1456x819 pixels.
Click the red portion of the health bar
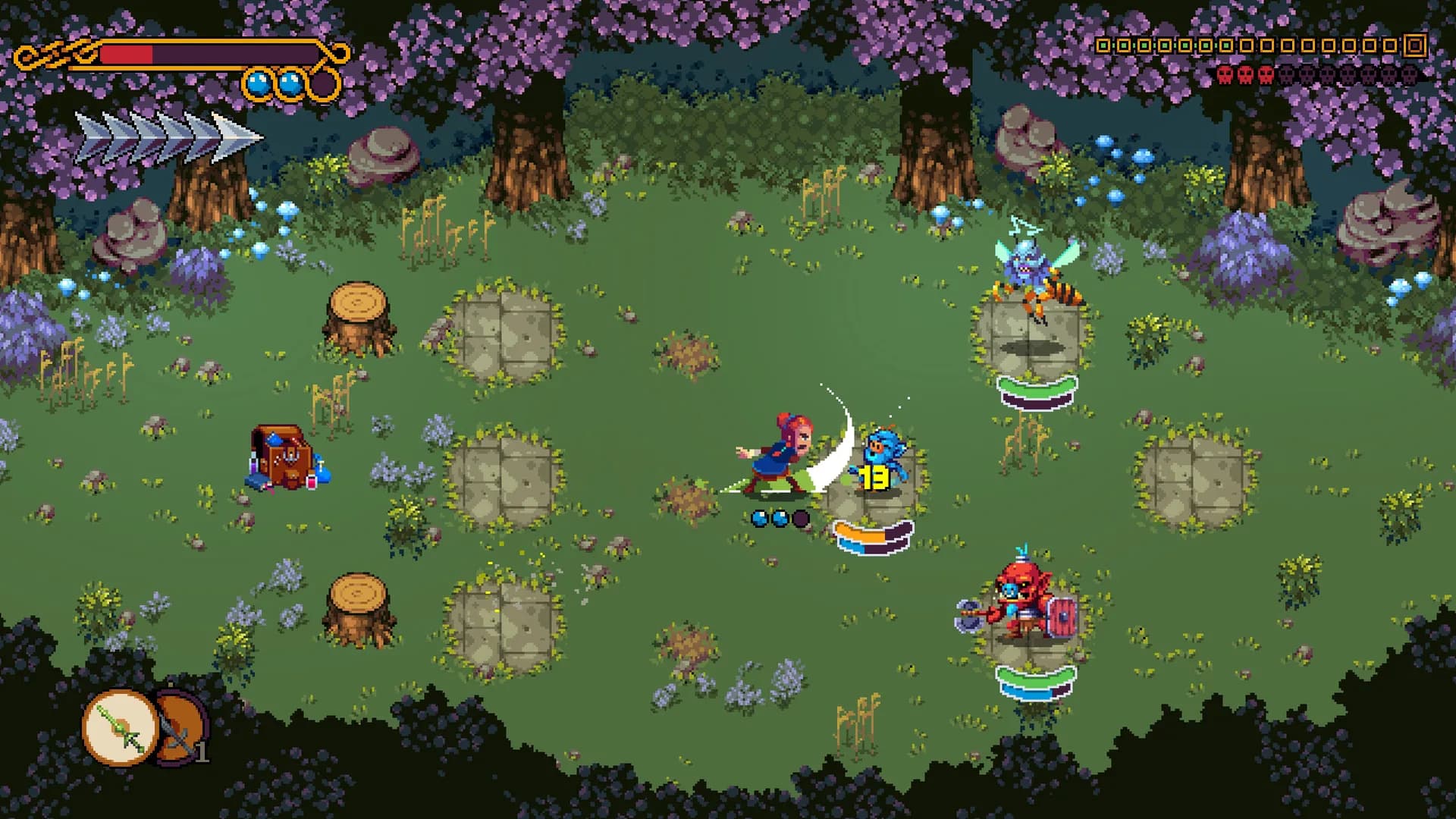pyautogui.click(x=129, y=55)
